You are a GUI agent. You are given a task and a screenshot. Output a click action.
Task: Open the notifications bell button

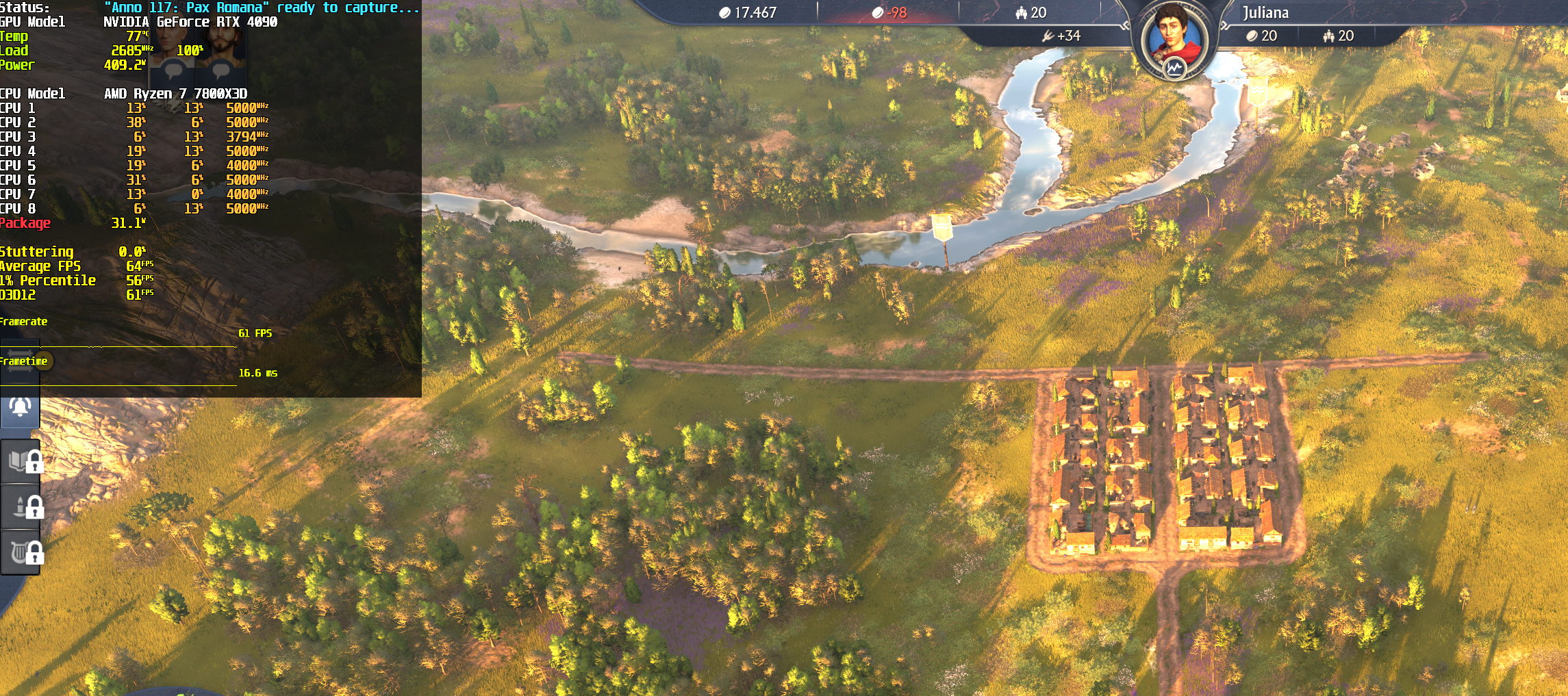pyautogui.click(x=20, y=408)
